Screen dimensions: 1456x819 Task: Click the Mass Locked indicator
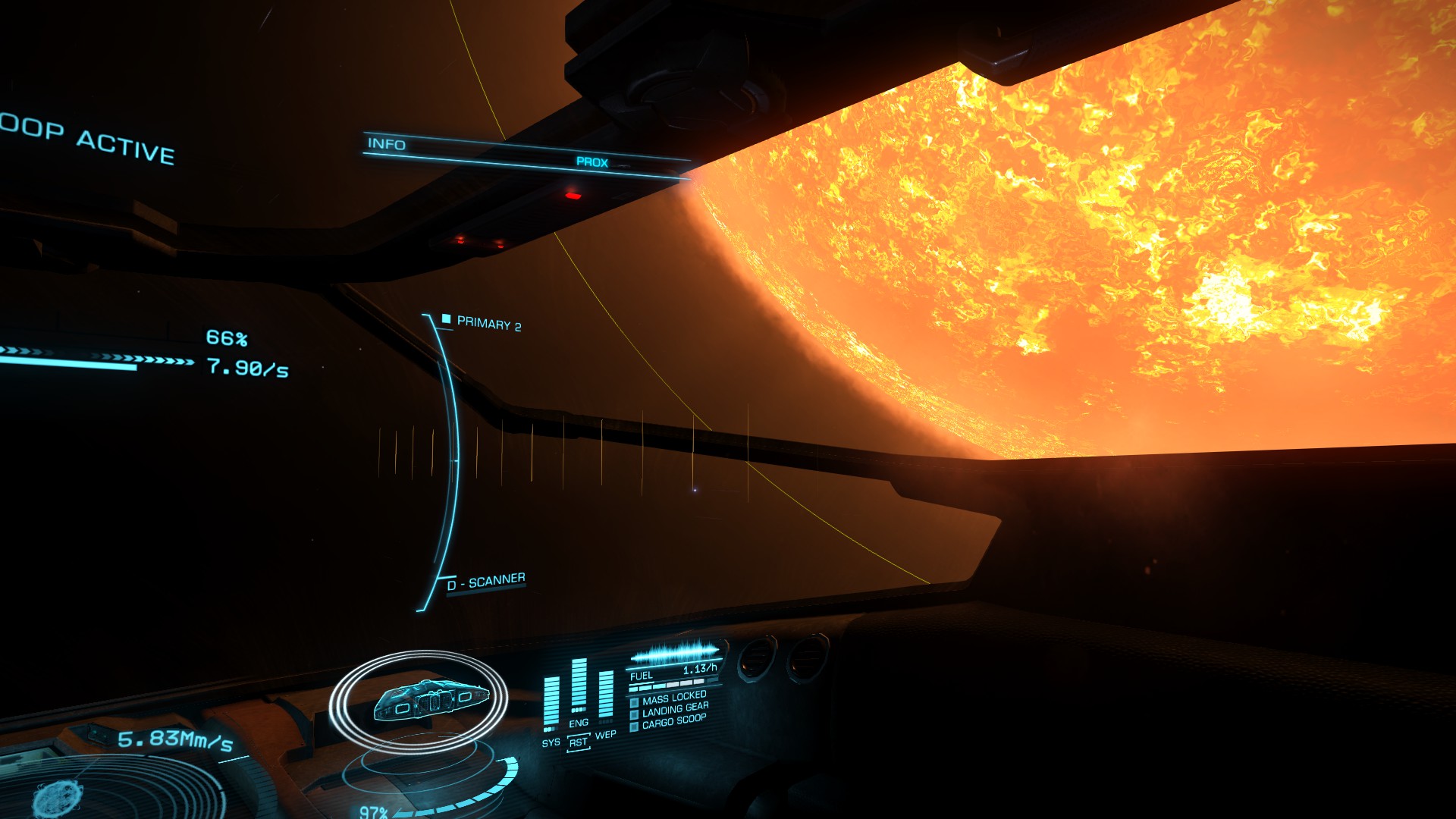[673, 698]
